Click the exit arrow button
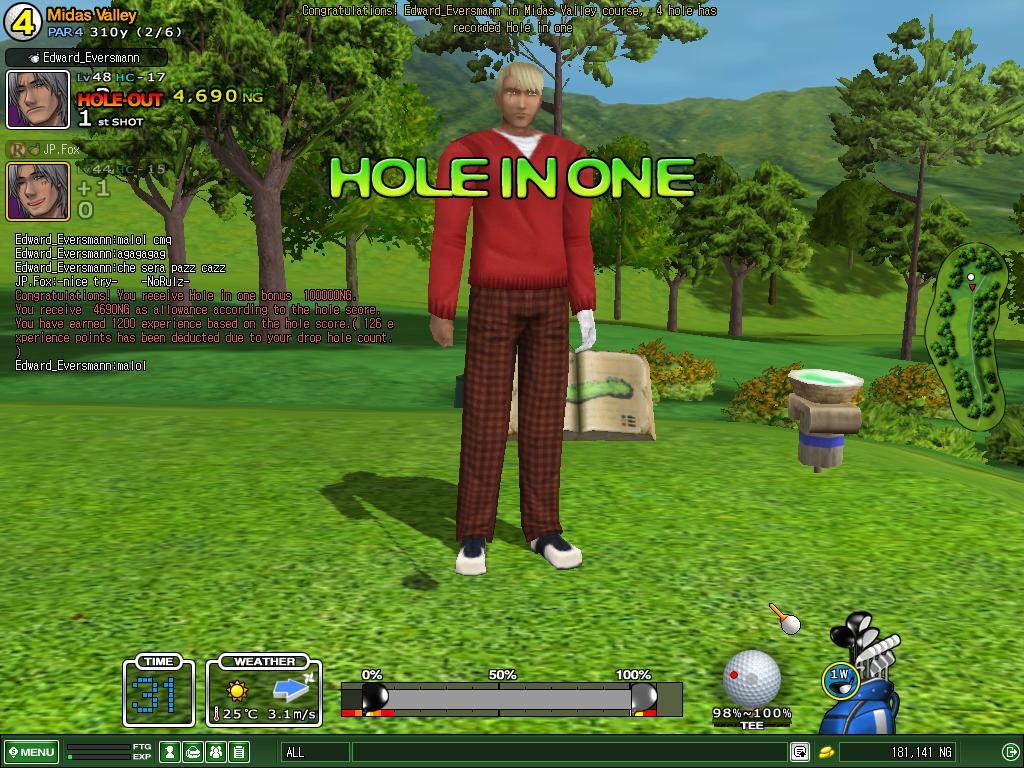The width and height of the screenshot is (1024, 768). point(1010,752)
